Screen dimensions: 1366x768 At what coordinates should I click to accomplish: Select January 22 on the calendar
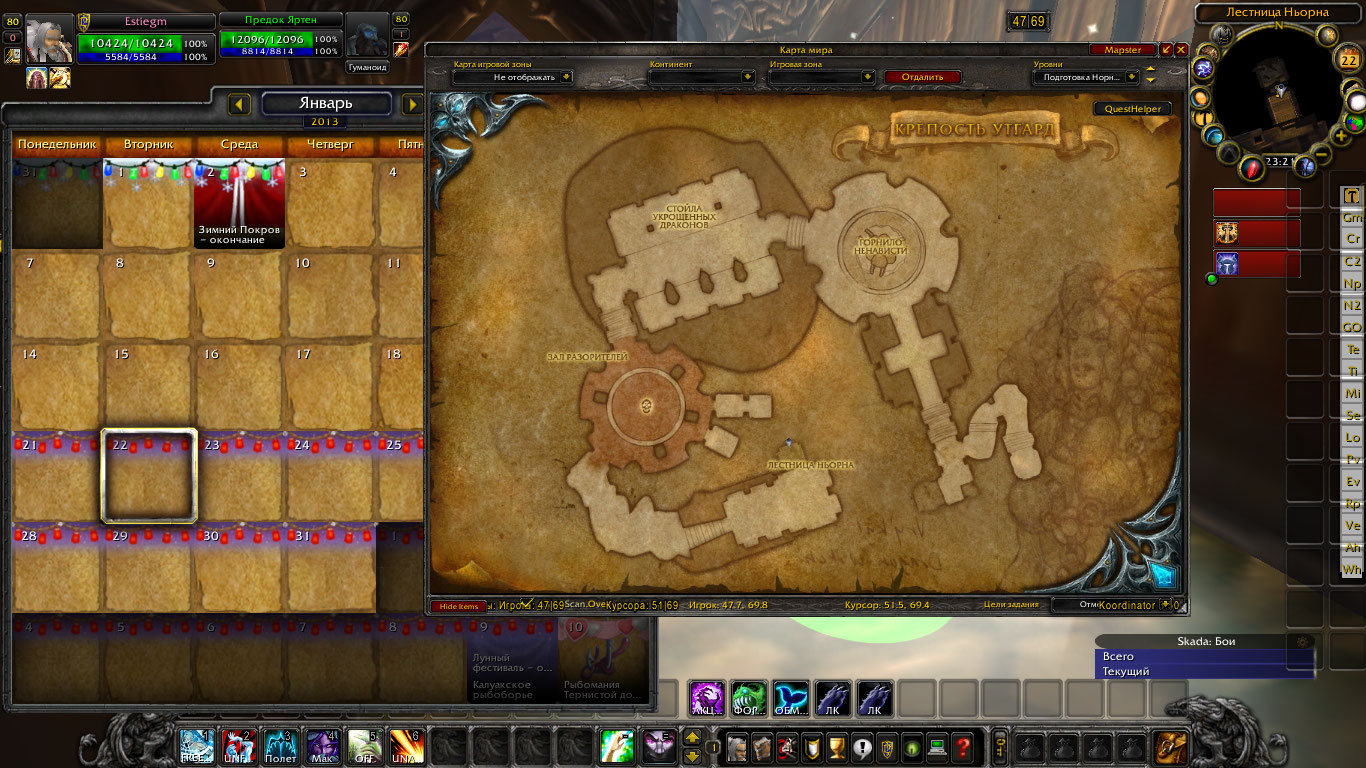pyautogui.click(x=149, y=475)
